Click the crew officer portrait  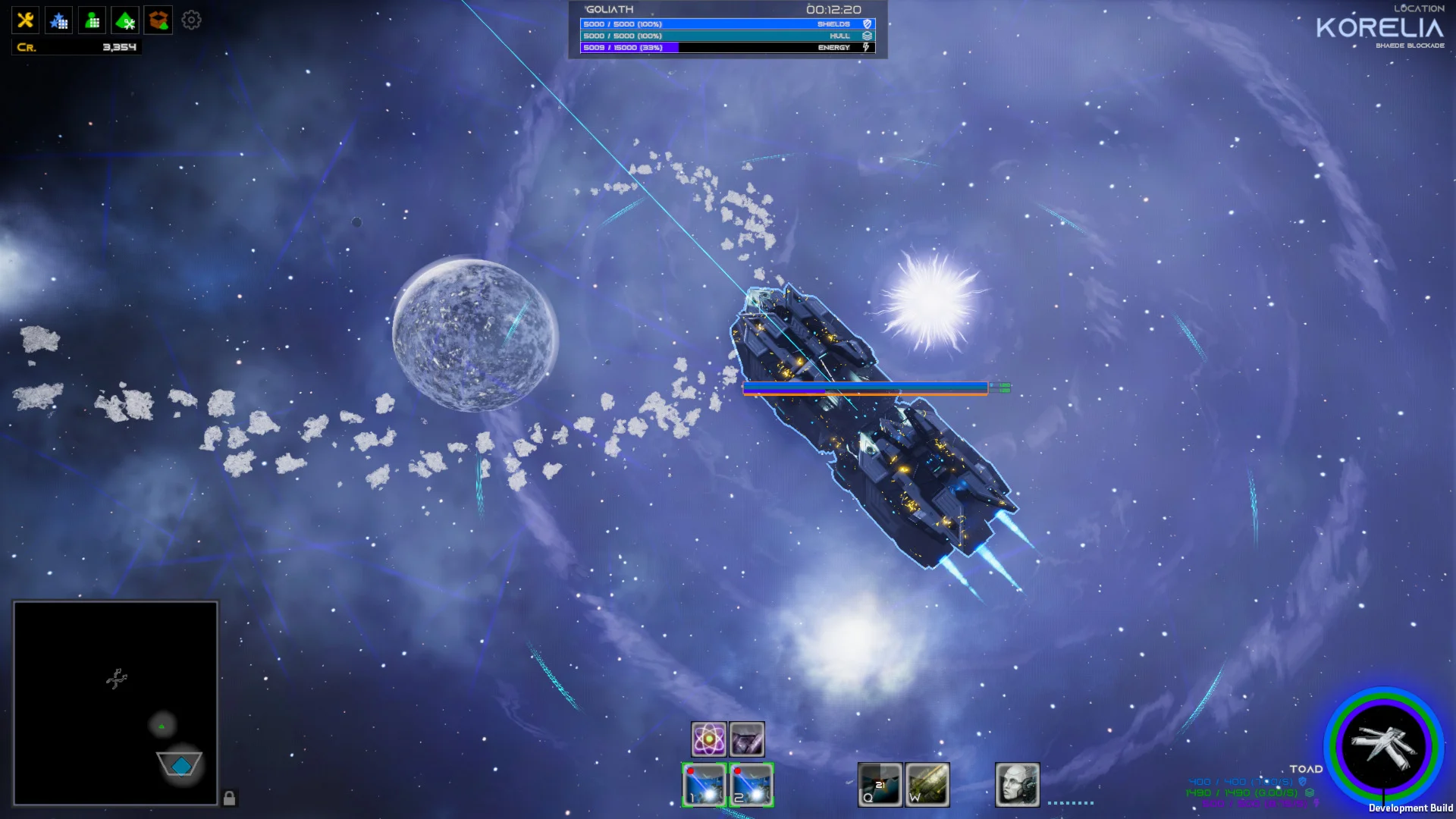tap(1017, 784)
